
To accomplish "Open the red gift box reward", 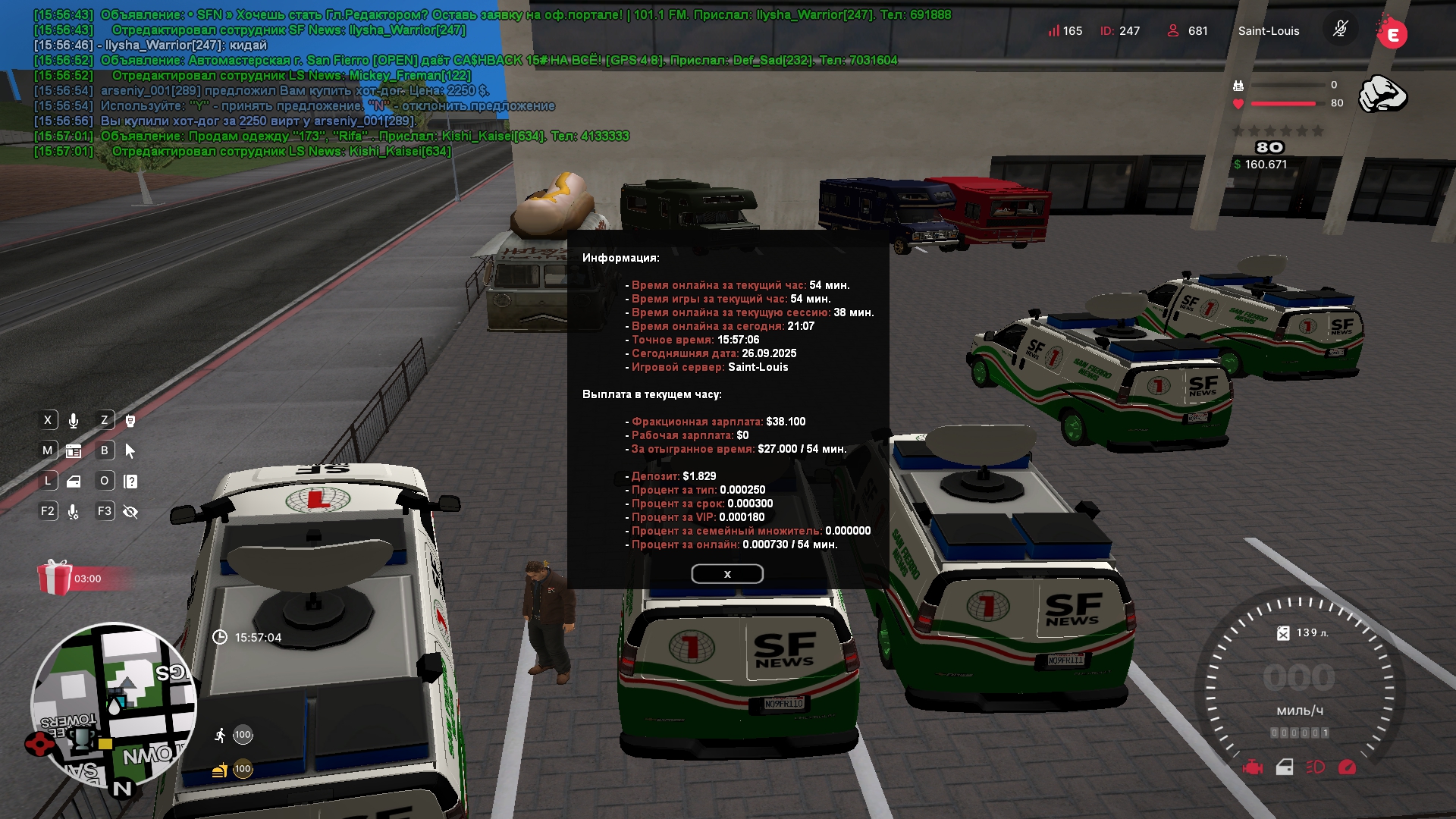I will pyautogui.click(x=55, y=578).
